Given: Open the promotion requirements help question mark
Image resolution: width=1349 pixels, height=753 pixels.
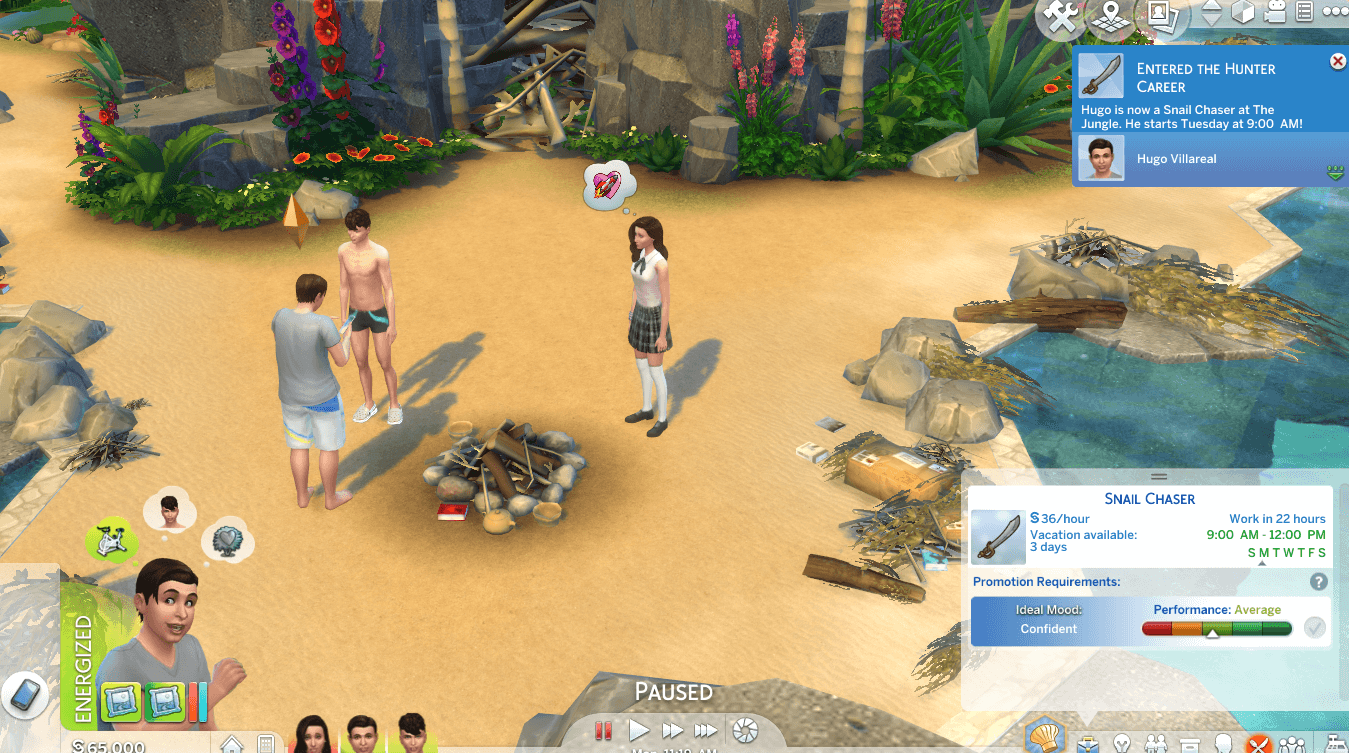Looking at the screenshot, I should (1319, 582).
